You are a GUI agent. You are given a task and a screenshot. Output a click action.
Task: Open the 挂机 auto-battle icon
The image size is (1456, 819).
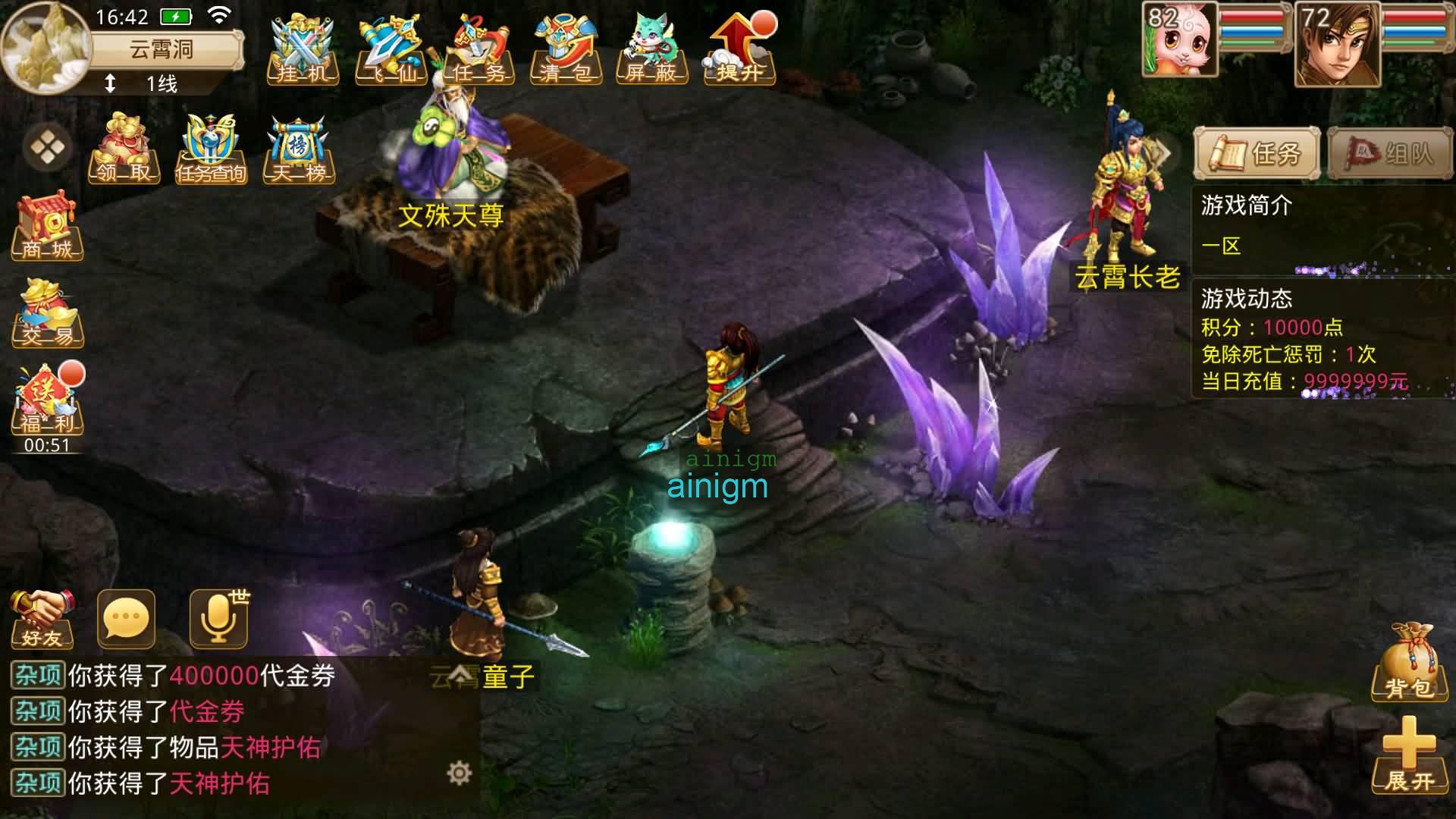click(303, 51)
